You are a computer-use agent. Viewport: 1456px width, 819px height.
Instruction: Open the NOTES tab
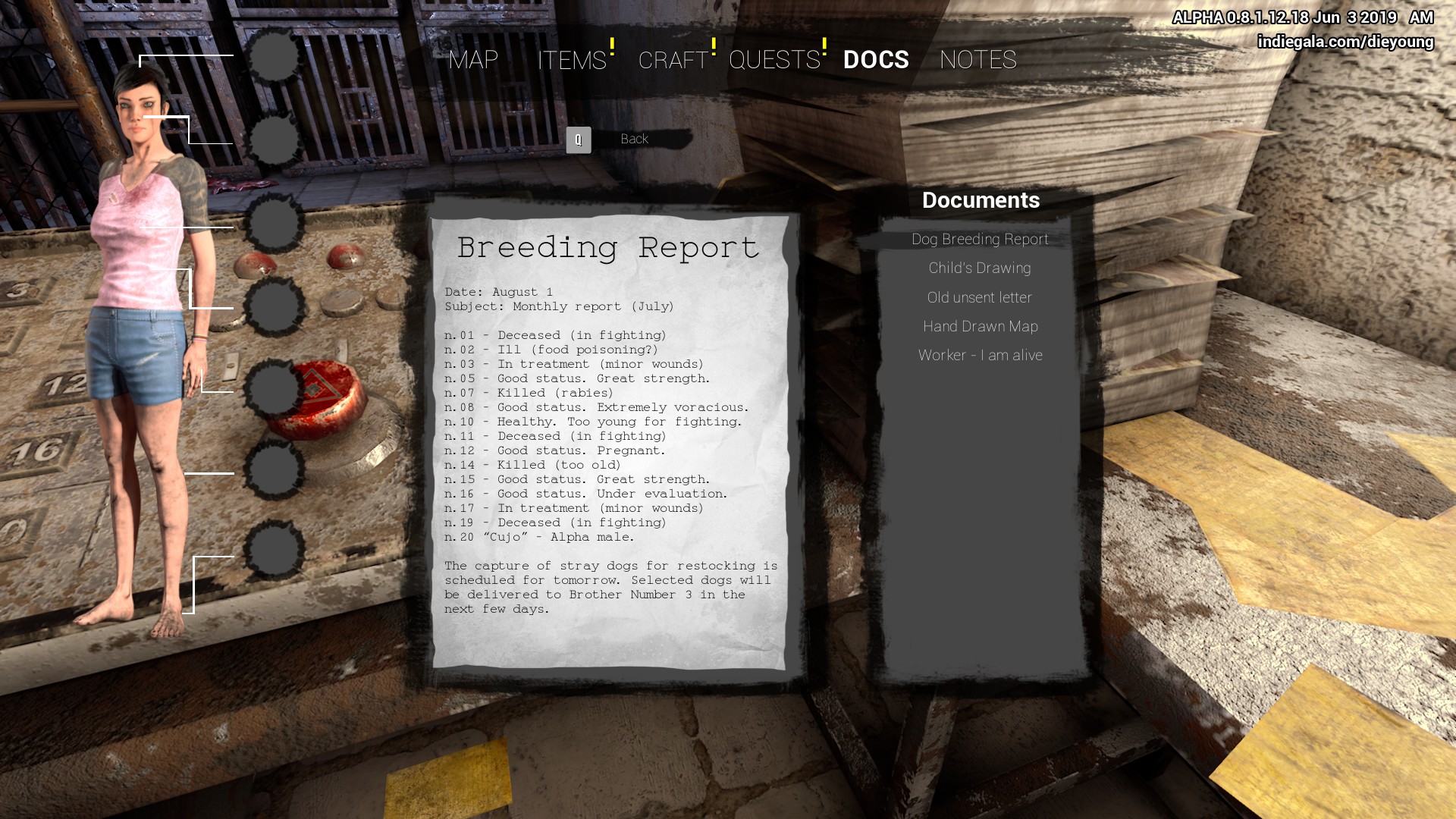pos(977,60)
